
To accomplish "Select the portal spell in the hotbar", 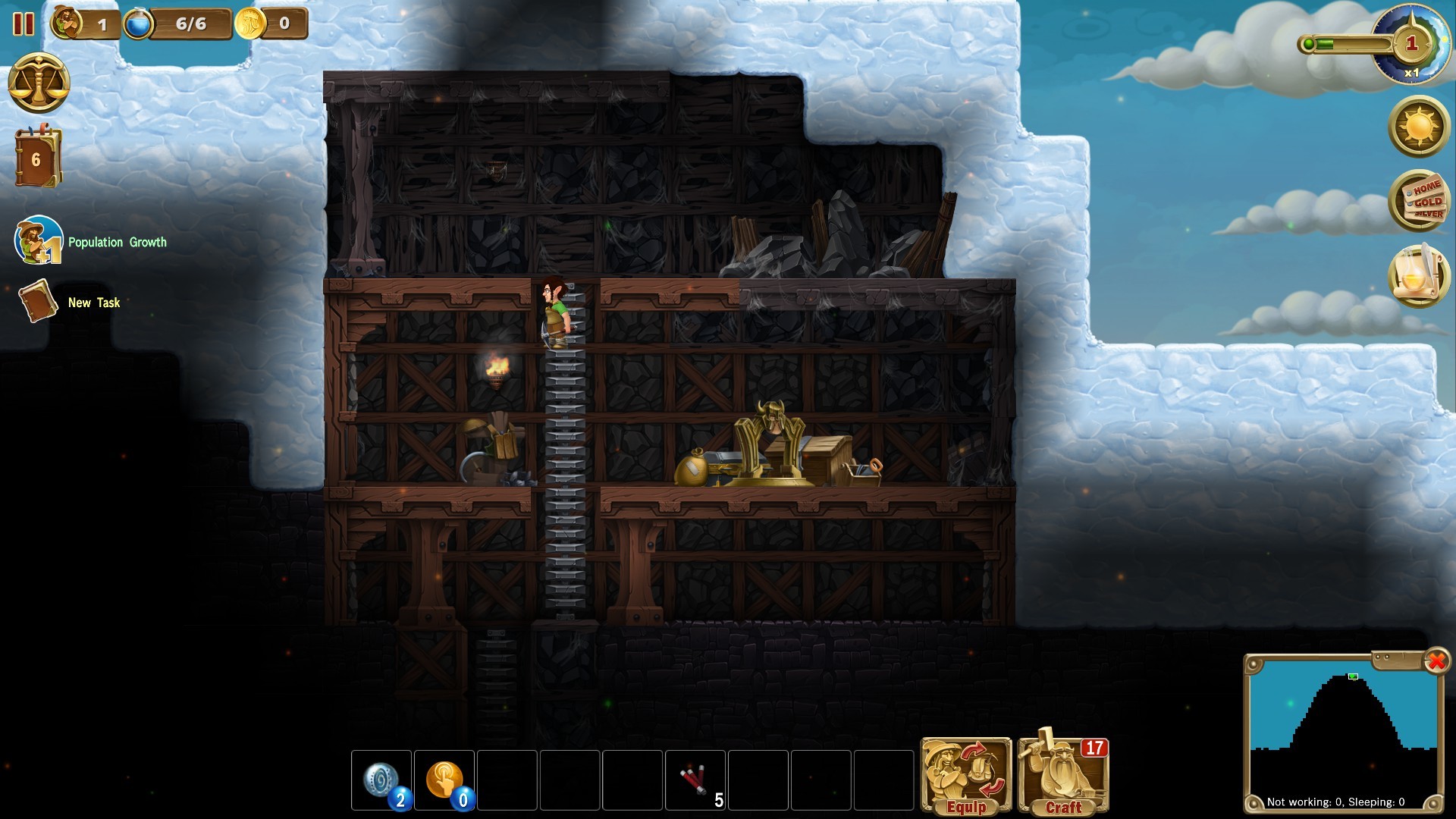I will (x=382, y=780).
